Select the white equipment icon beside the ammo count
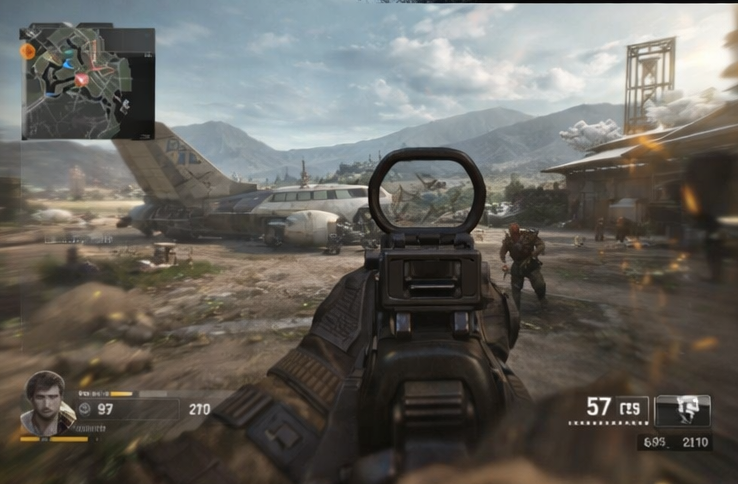 click(x=682, y=410)
